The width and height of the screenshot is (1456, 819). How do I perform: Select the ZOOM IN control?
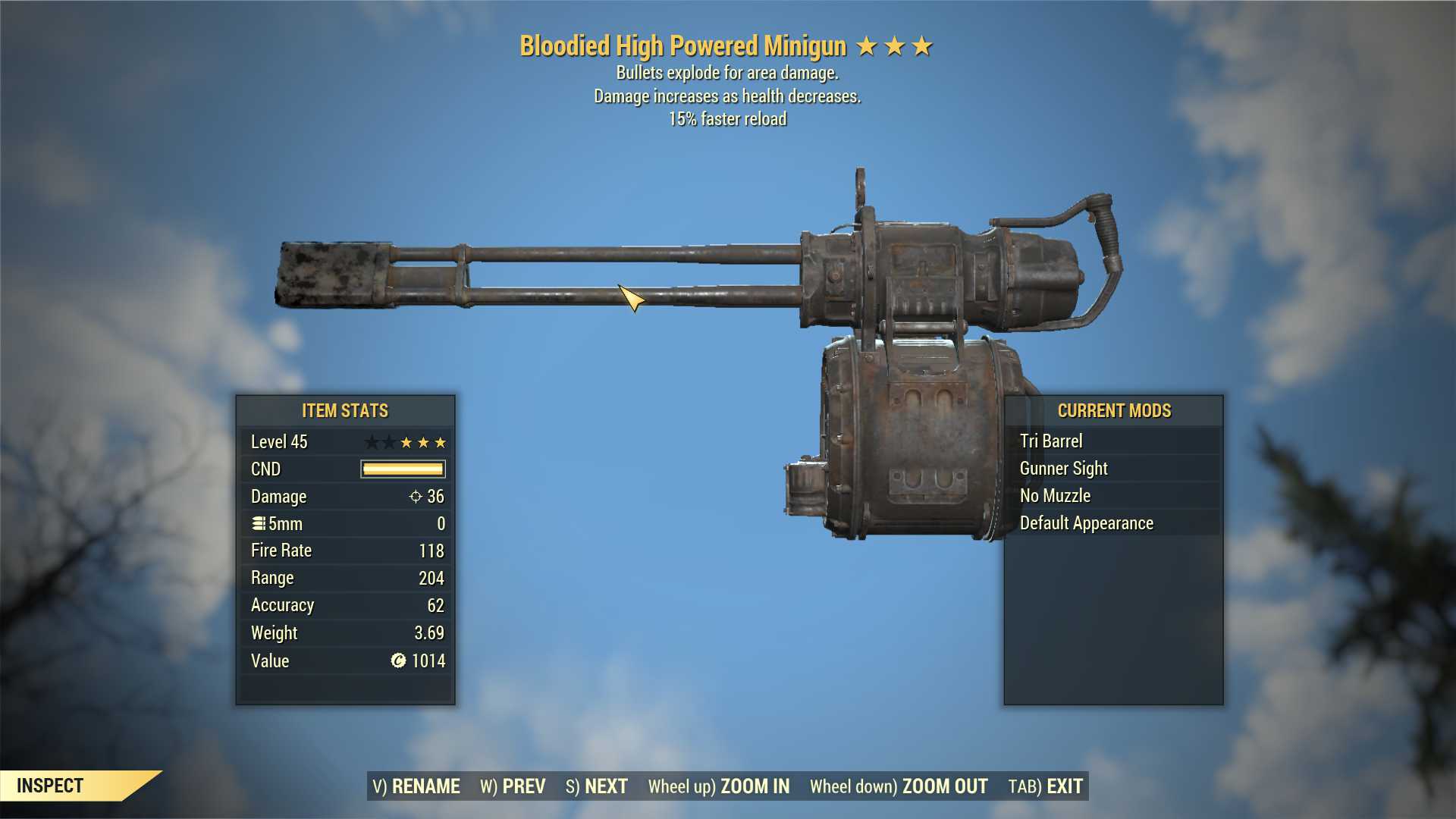tap(719, 786)
